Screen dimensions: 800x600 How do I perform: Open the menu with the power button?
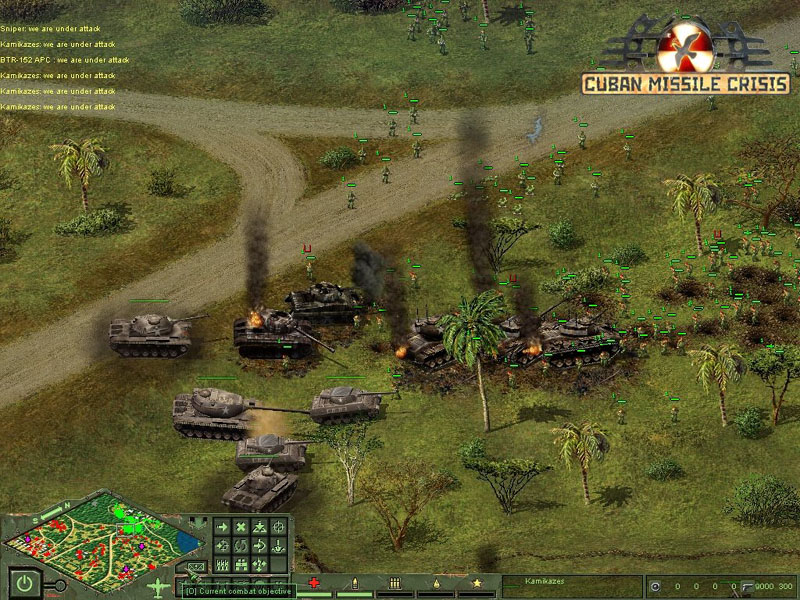pos(23,582)
